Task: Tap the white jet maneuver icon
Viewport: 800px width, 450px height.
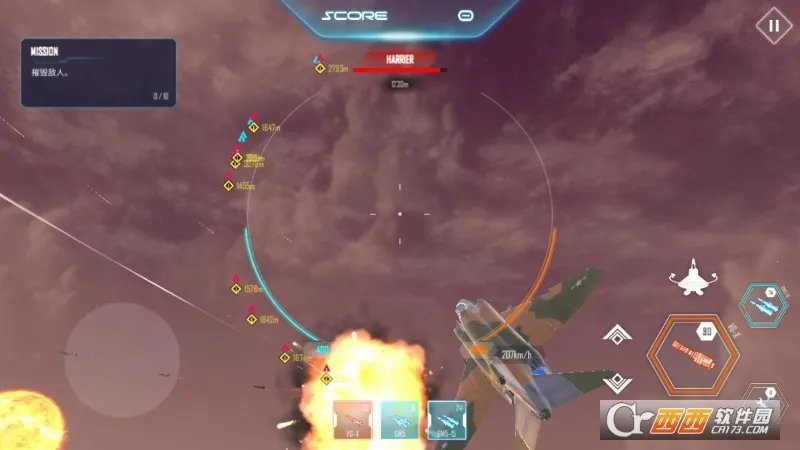Action: pyautogui.click(x=692, y=279)
